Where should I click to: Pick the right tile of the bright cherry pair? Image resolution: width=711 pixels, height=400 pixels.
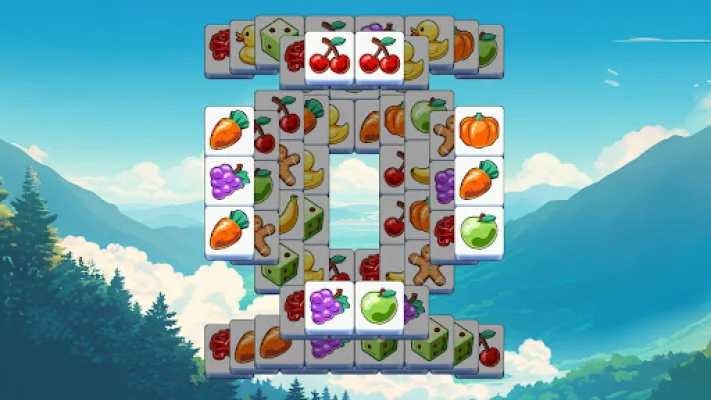(379, 56)
